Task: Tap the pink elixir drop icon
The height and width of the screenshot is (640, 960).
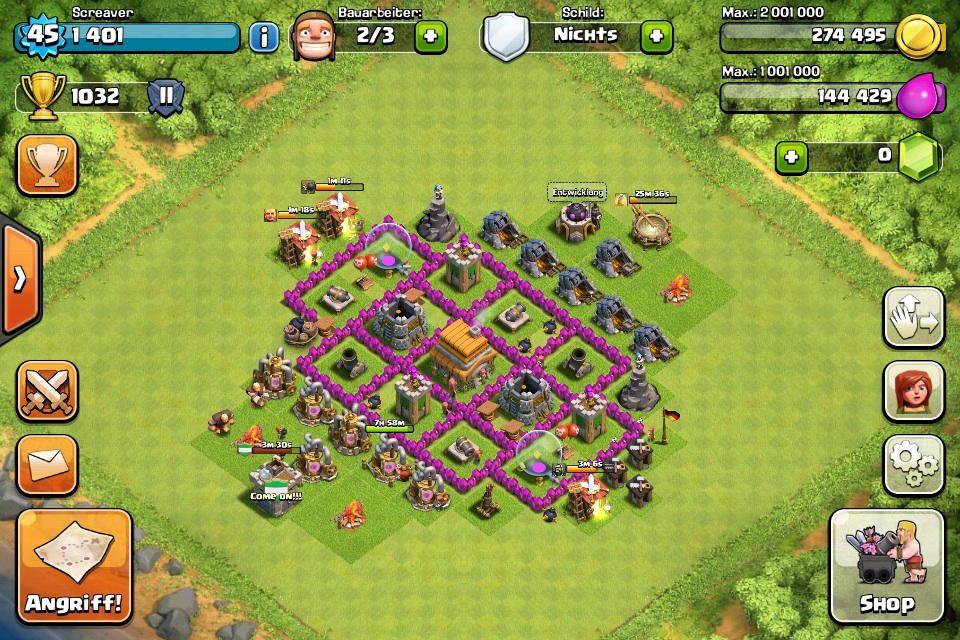Action: pyautogui.click(x=919, y=97)
